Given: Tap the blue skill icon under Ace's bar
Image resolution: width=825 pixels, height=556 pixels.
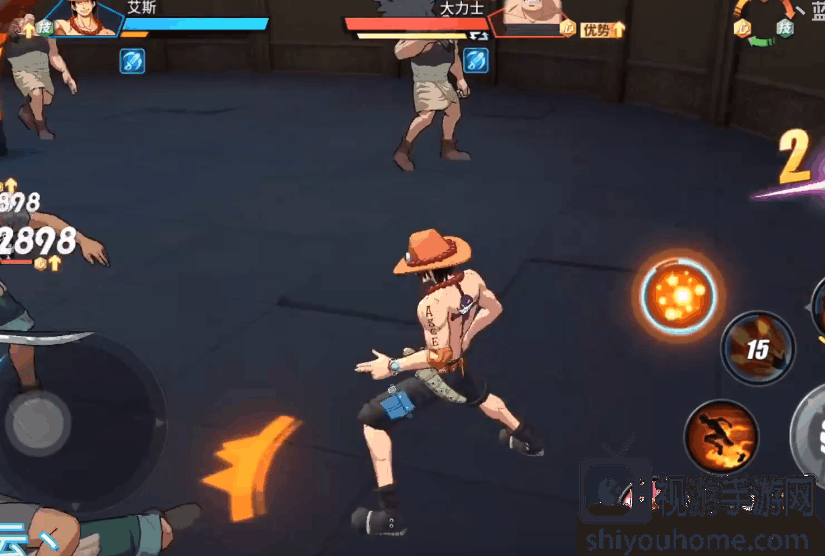Looking at the screenshot, I should pyautogui.click(x=133, y=61).
